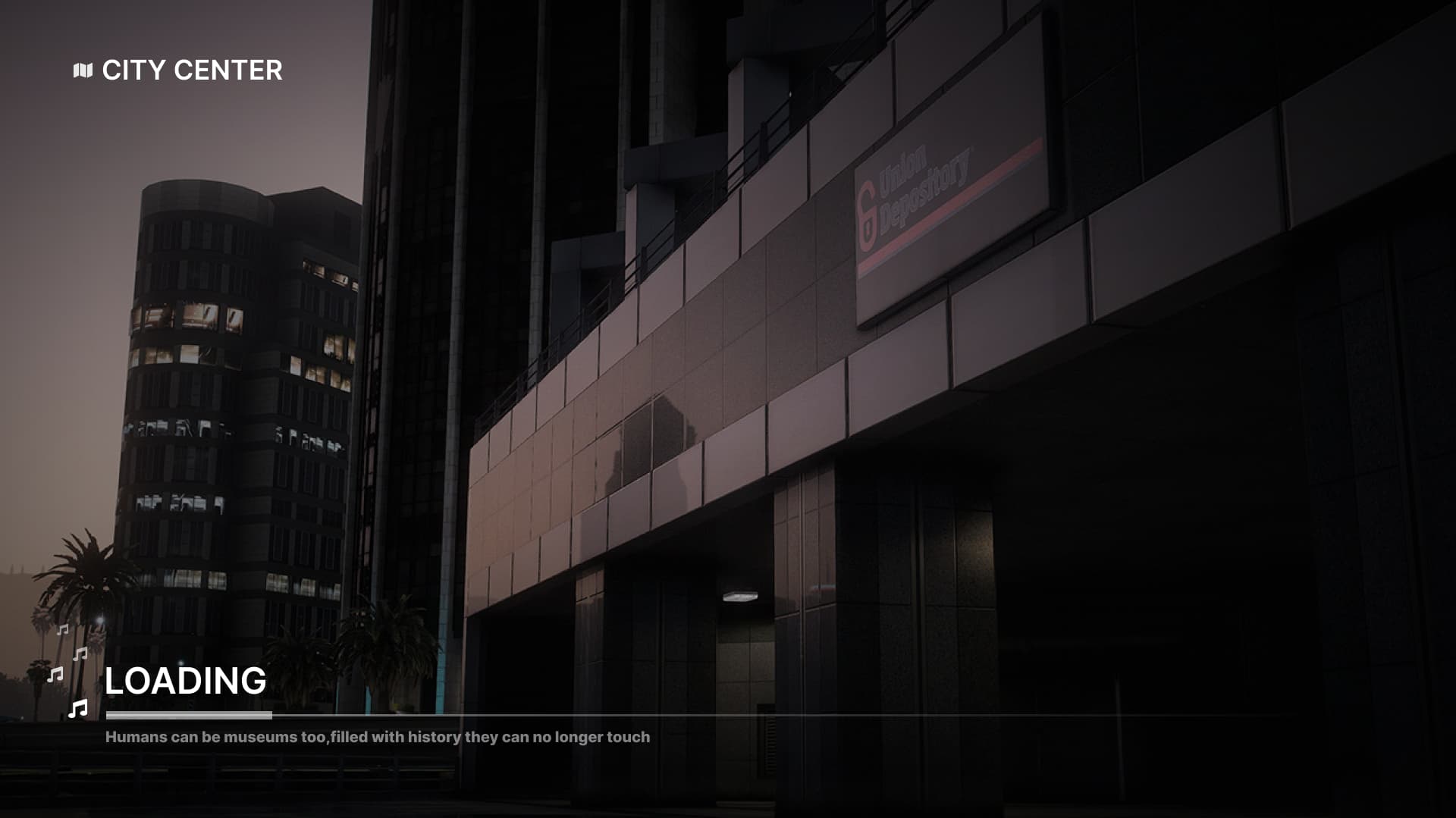The height and width of the screenshot is (818, 1456).
Task: Toggle the loading screen music via a note icon
Action: coord(77,709)
